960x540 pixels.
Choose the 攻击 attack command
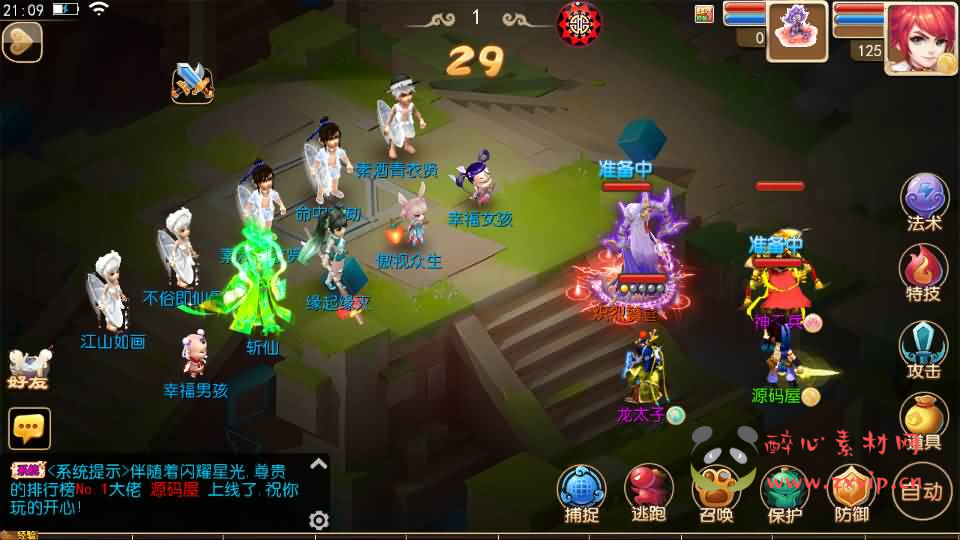(x=924, y=348)
